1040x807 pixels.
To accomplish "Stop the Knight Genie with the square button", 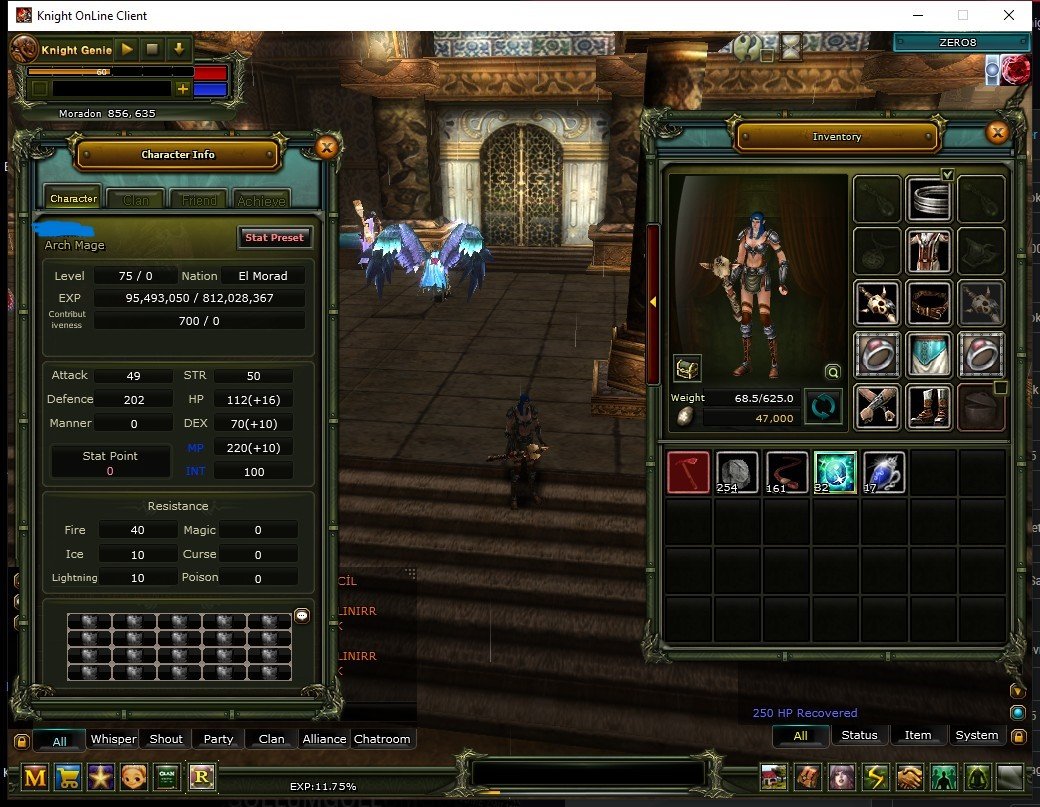I will click(x=152, y=48).
